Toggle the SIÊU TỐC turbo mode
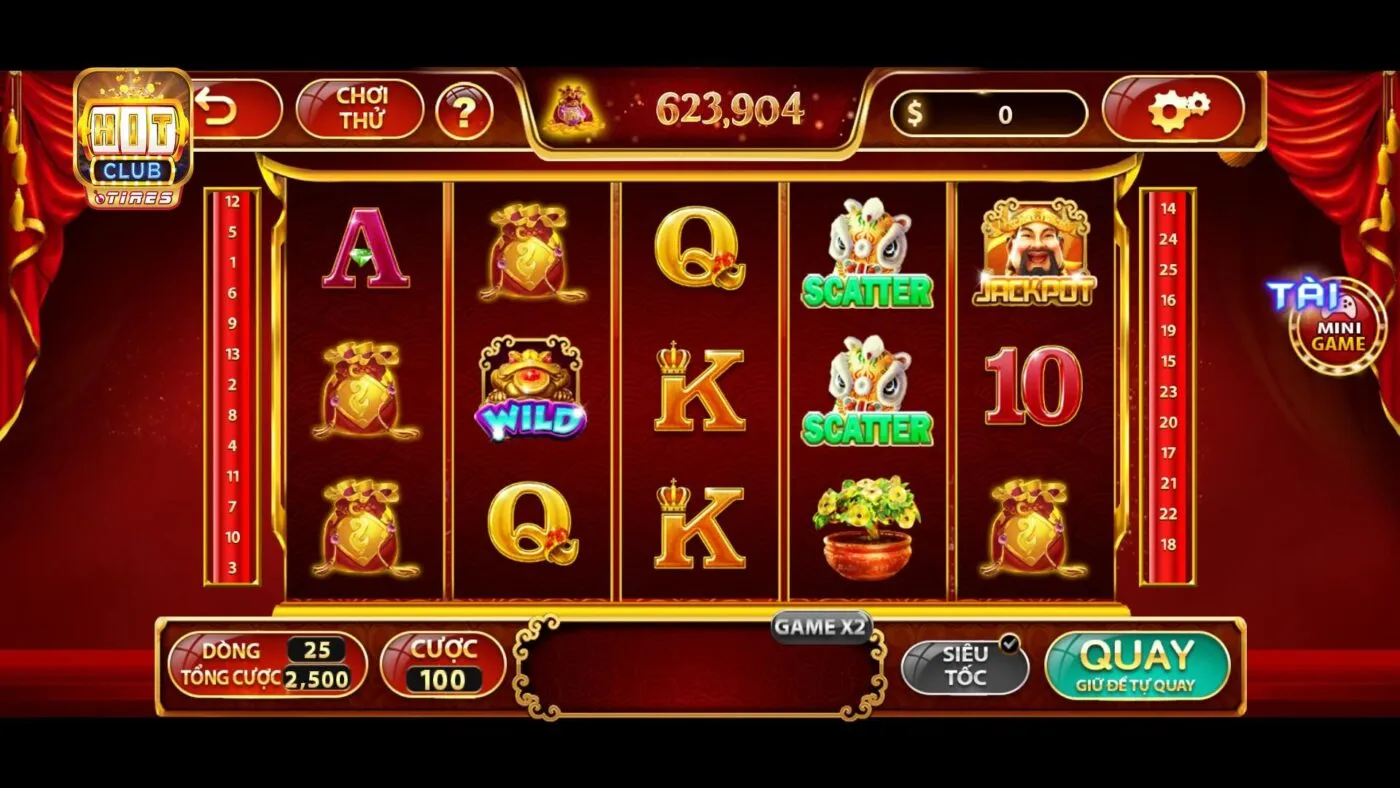The width and height of the screenshot is (1400, 788). click(x=965, y=666)
